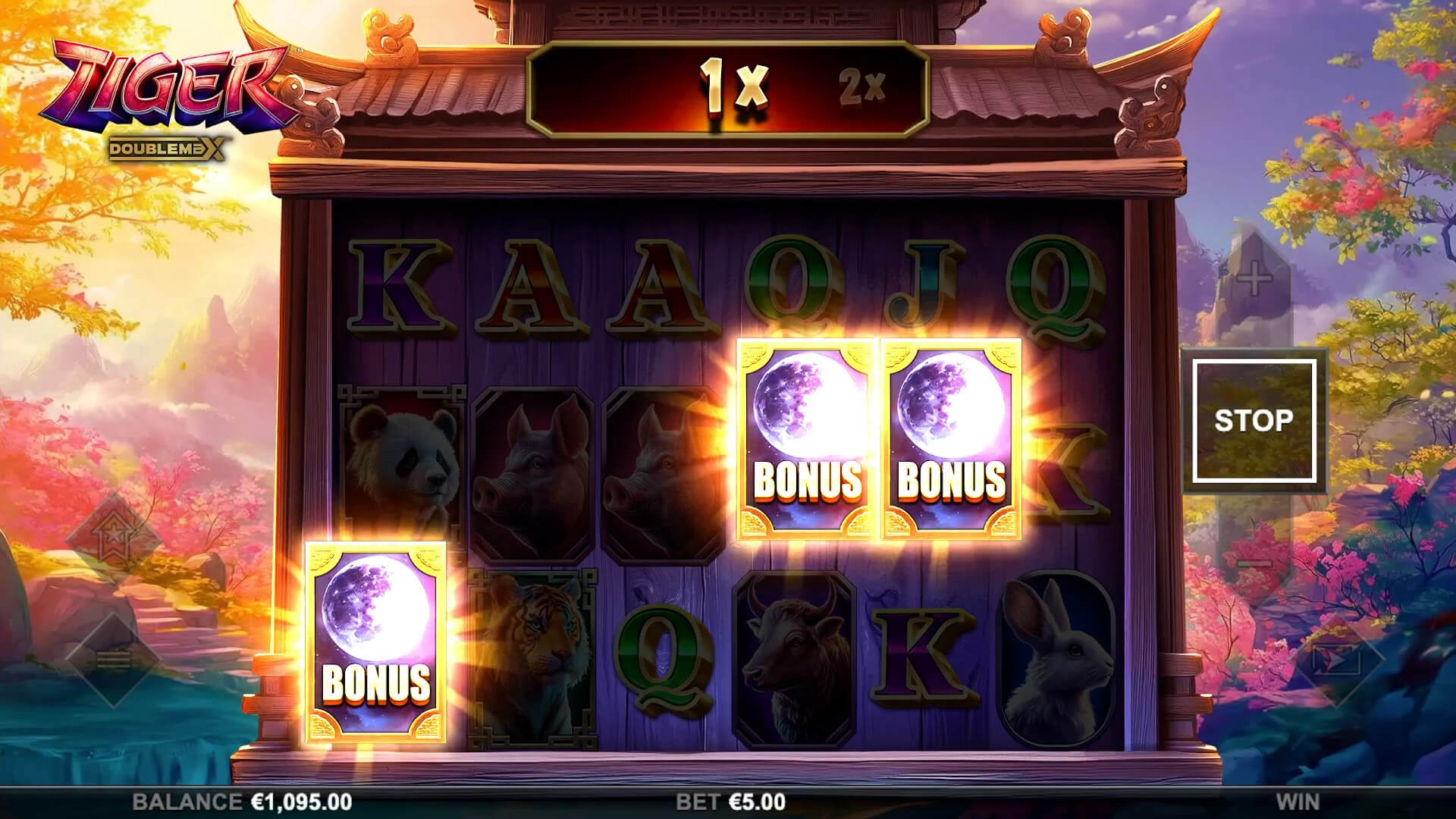
Task: Open the hamburger game menu
Action: click(113, 660)
